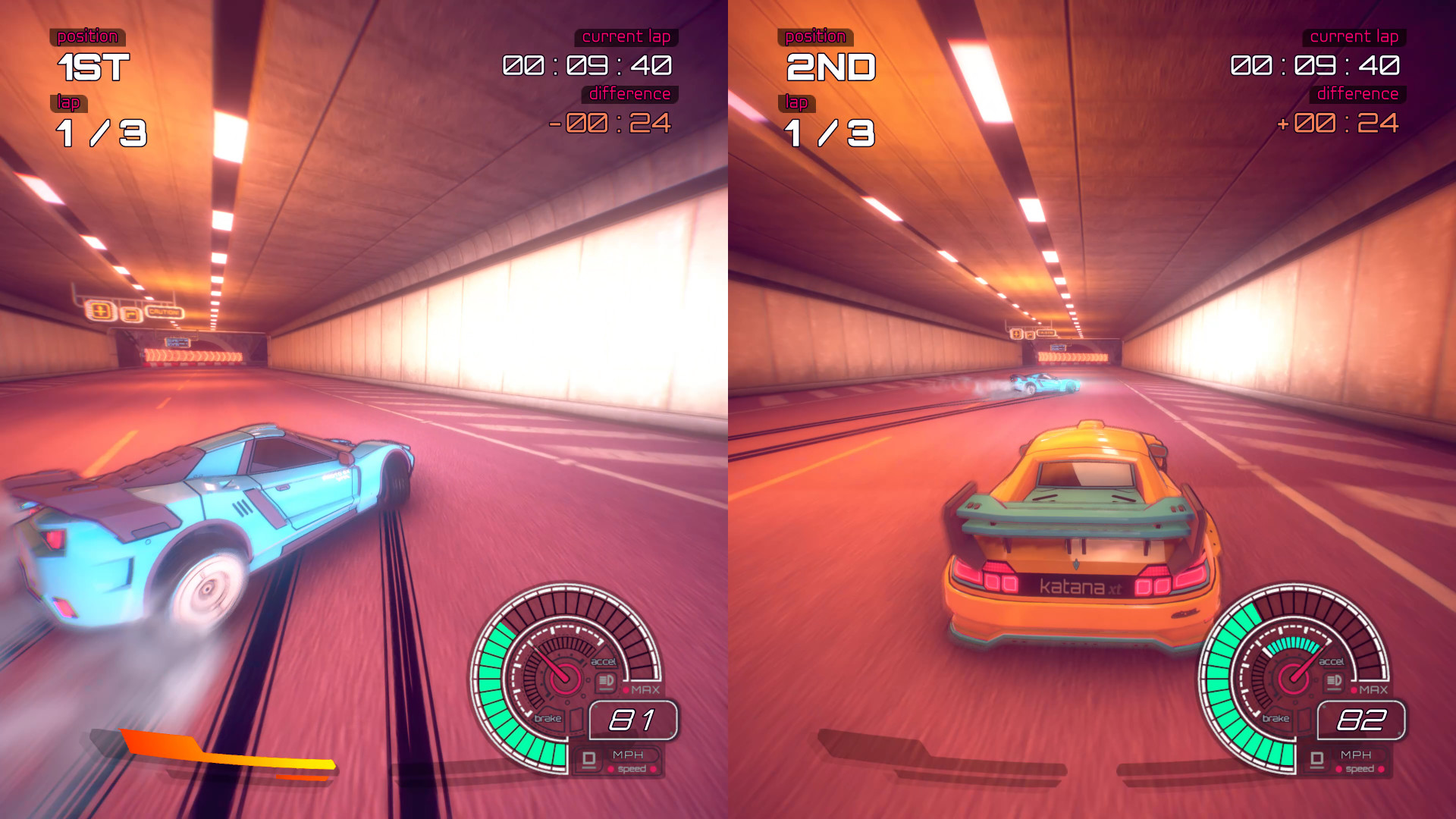1456x819 pixels.
Task: Select the accel indicator on left speedometer
Action: click(604, 661)
